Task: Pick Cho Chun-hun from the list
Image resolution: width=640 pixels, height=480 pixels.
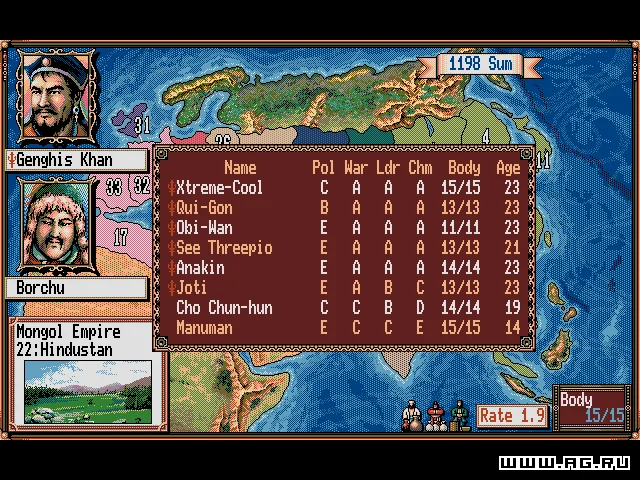Action: click(224, 308)
